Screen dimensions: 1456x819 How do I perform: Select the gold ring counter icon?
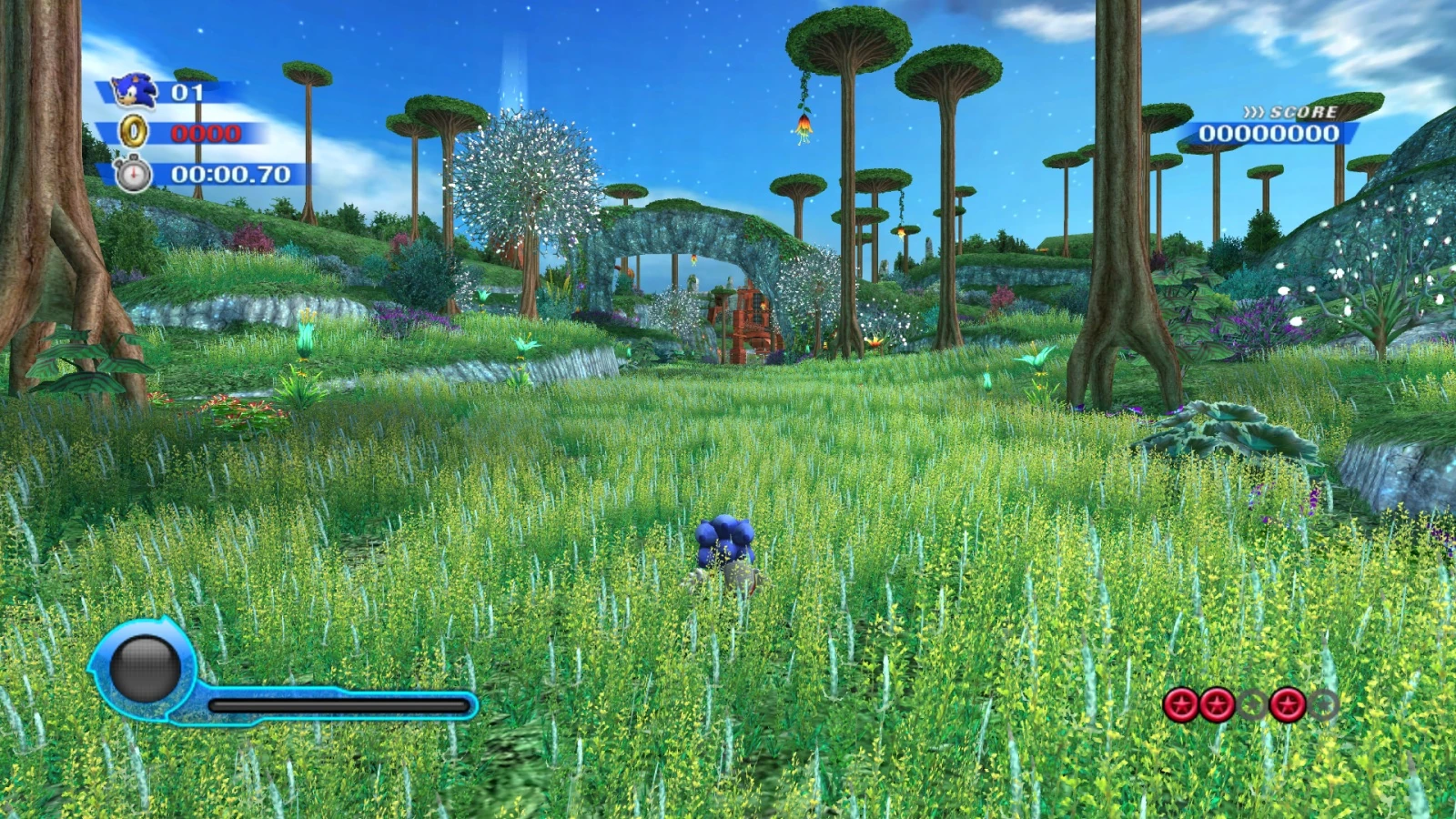pyautogui.click(x=134, y=132)
